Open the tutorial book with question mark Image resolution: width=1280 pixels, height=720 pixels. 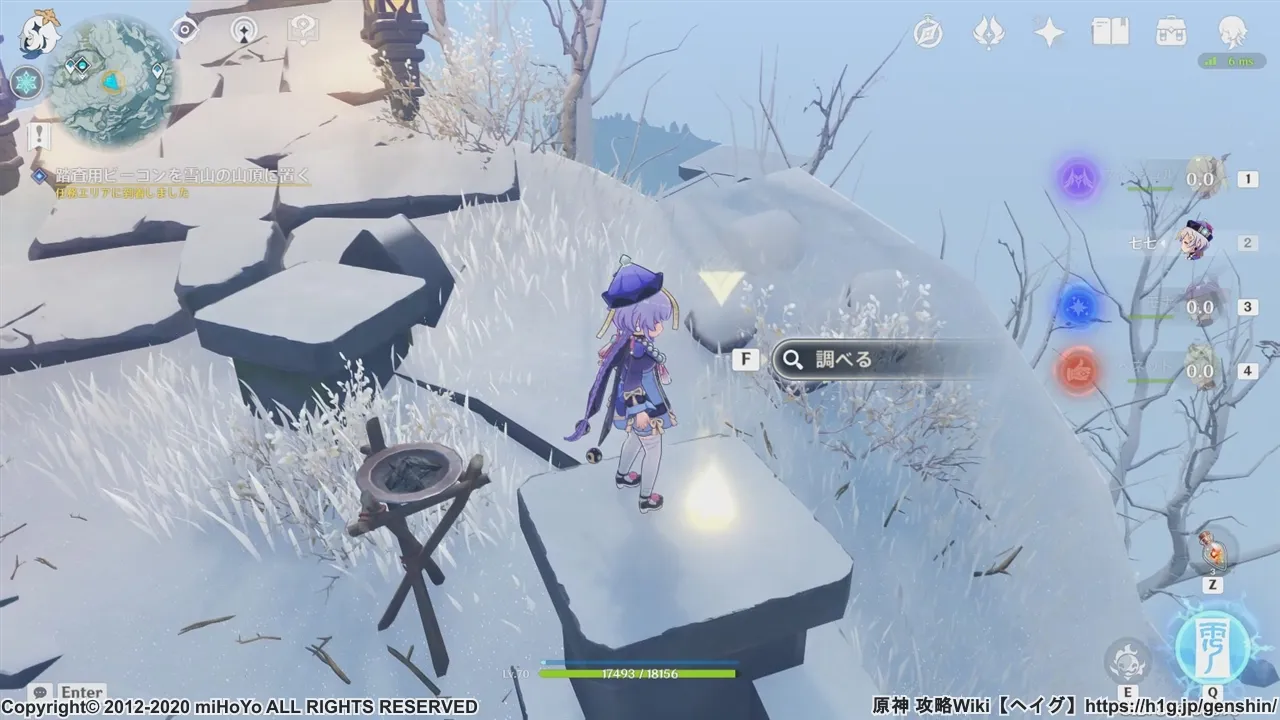[x=302, y=30]
